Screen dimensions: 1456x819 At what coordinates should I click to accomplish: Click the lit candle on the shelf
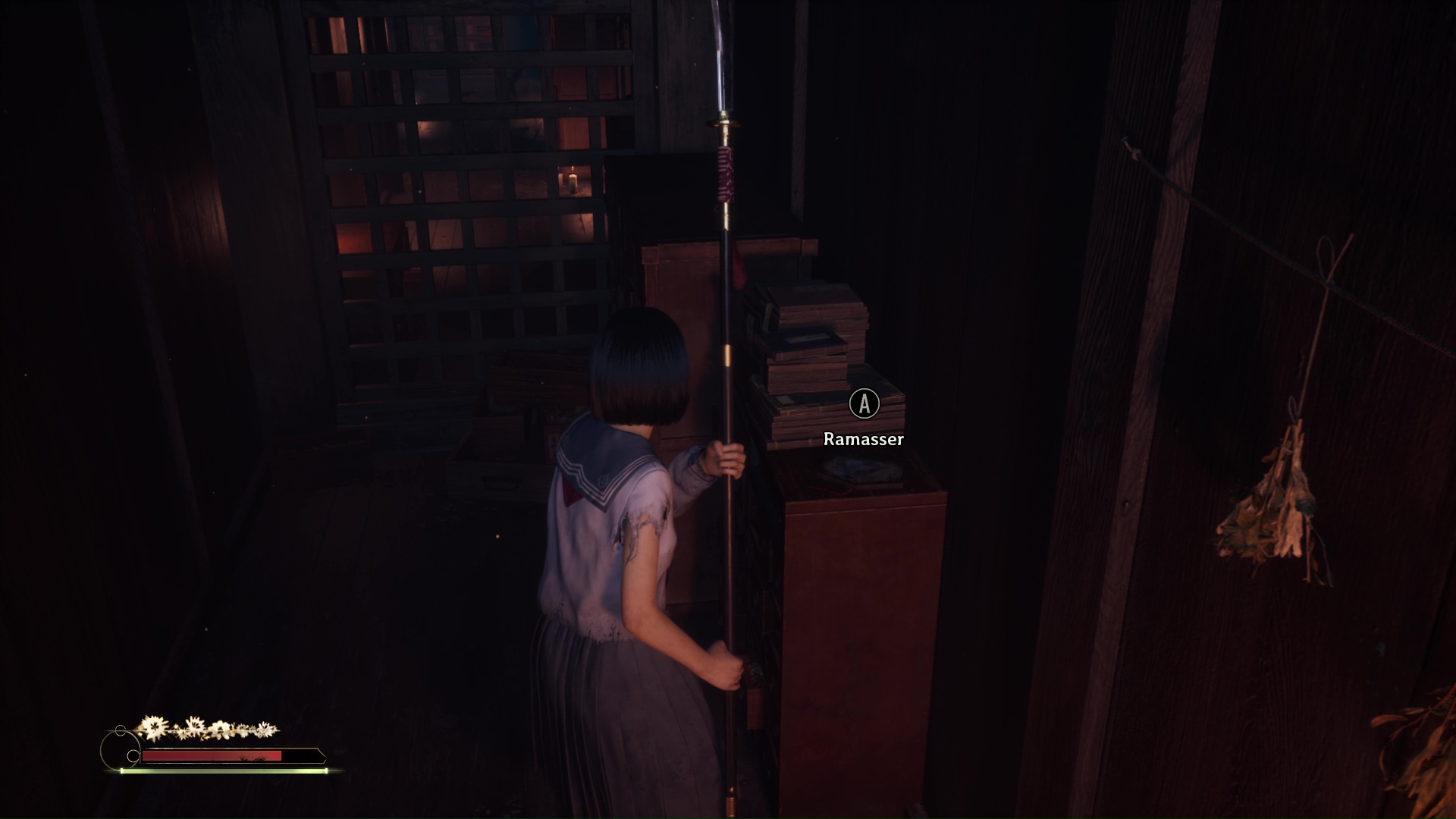coord(573,180)
